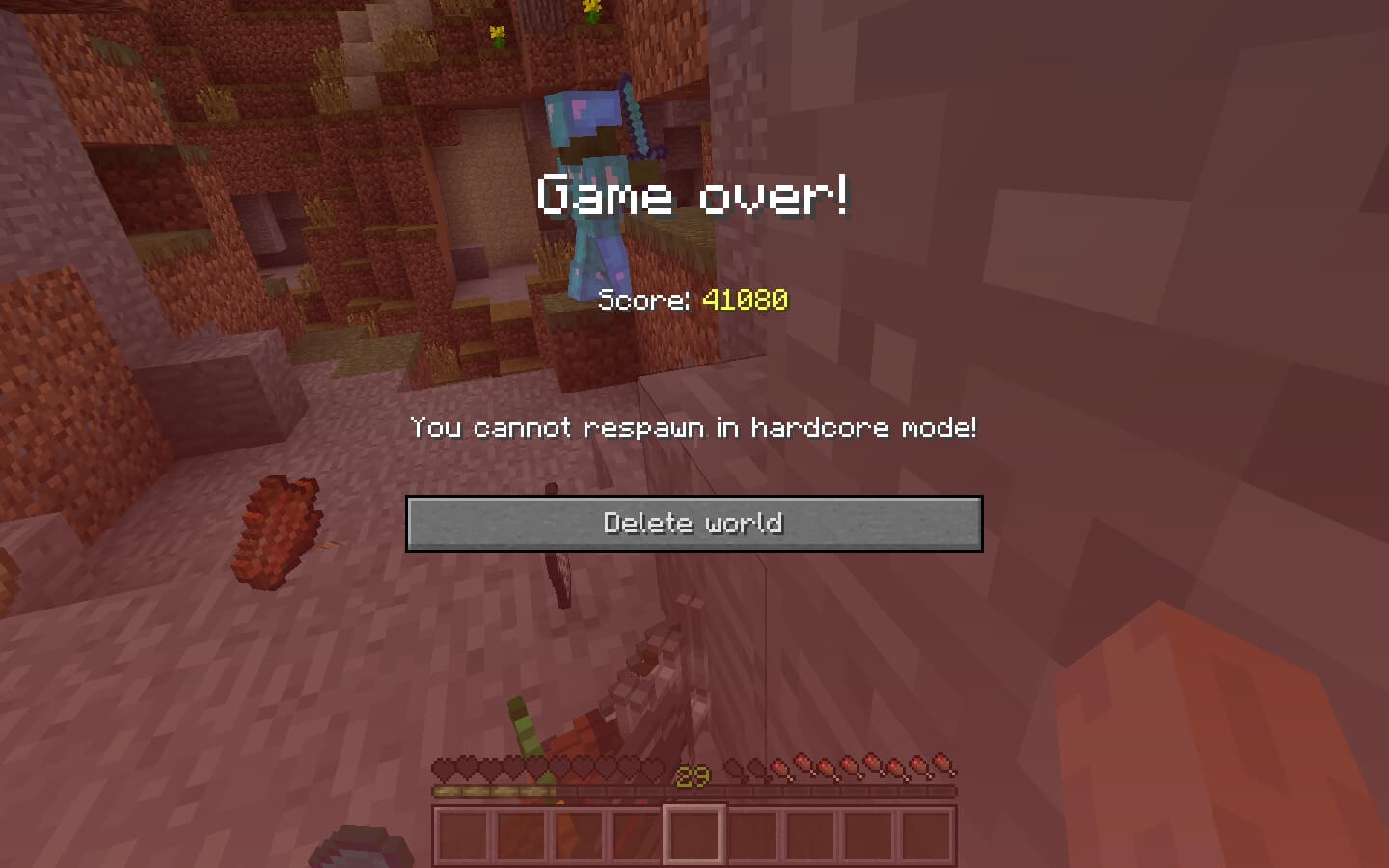
Task: Click the arrow stuck in the ground
Action: 559,579
